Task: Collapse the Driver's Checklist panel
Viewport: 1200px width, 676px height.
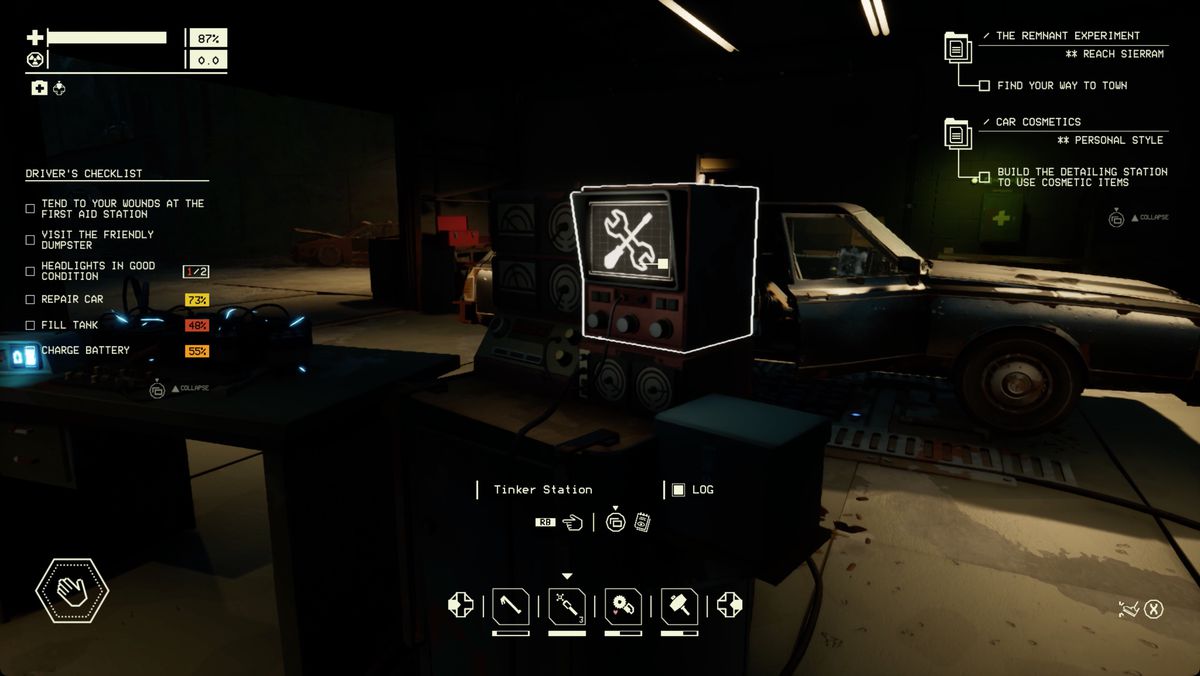Action: coord(157,389)
